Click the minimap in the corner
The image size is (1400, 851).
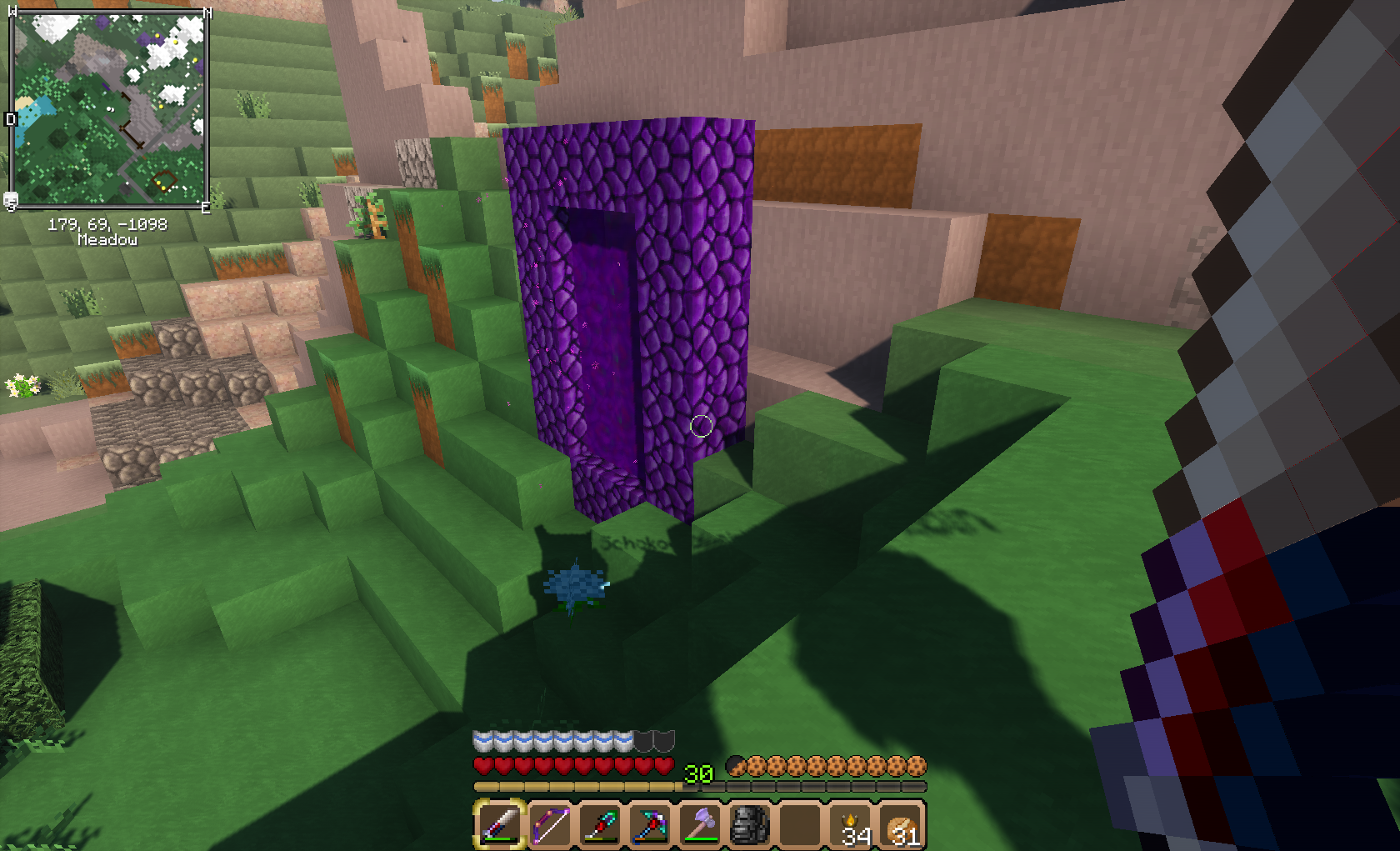point(107,109)
